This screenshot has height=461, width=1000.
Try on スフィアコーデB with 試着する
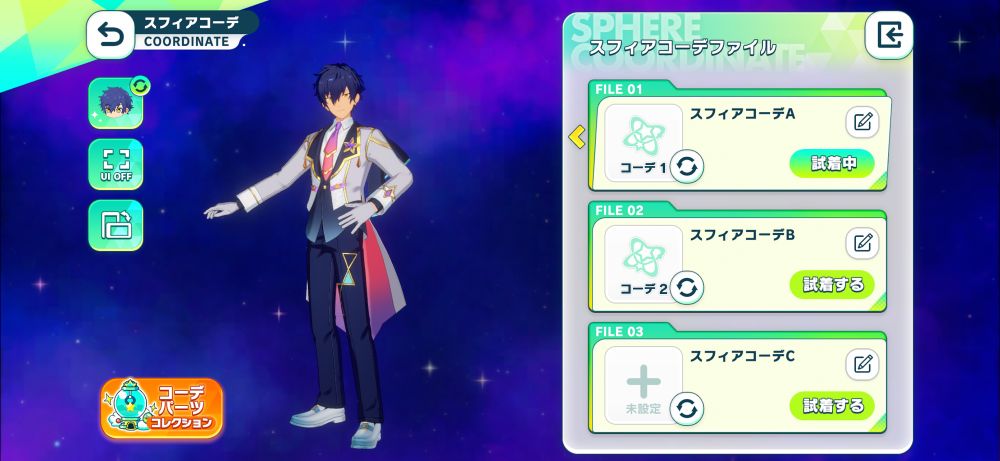tap(832, 284)
